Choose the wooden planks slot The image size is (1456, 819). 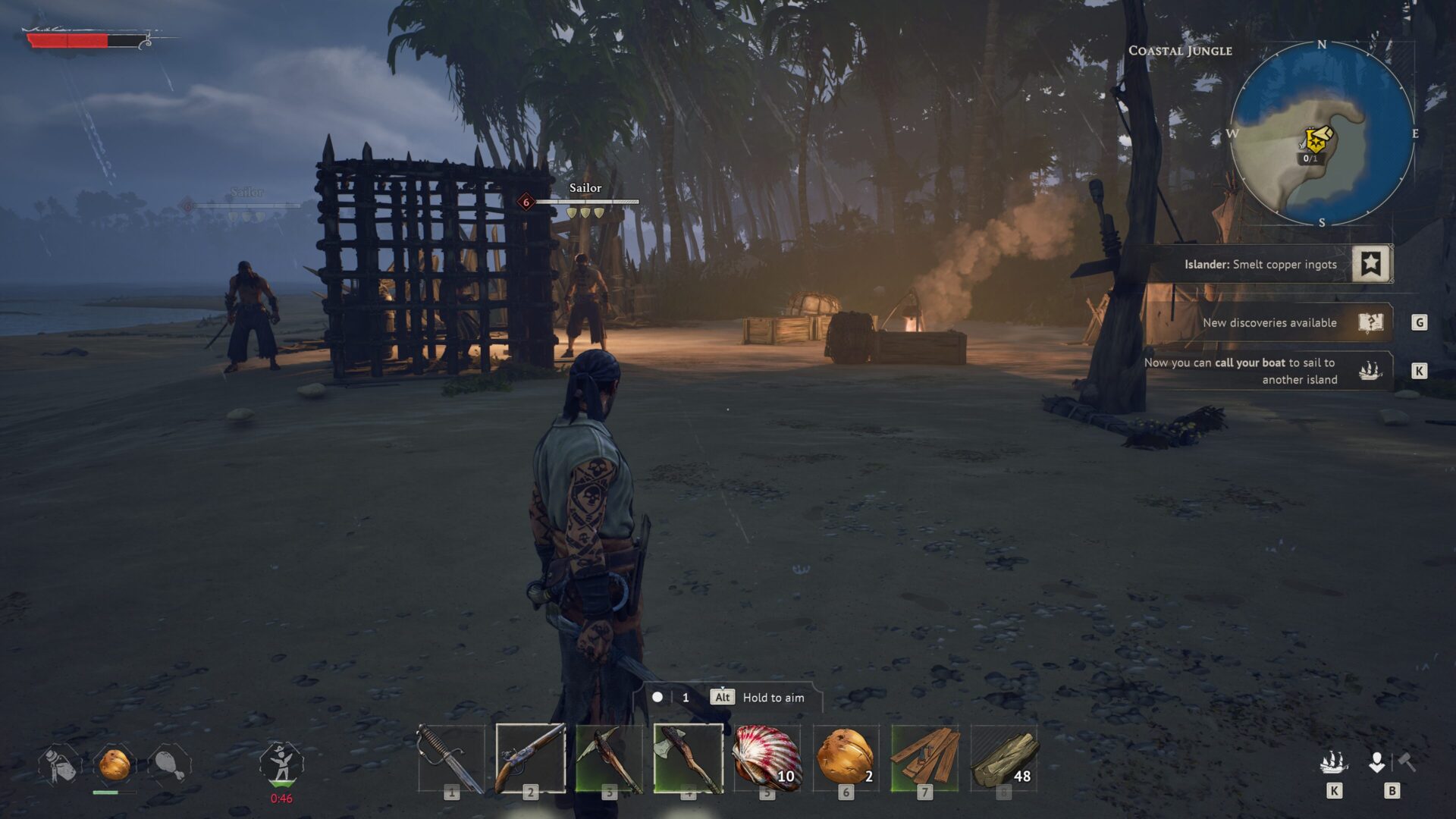tap(924, 758)
